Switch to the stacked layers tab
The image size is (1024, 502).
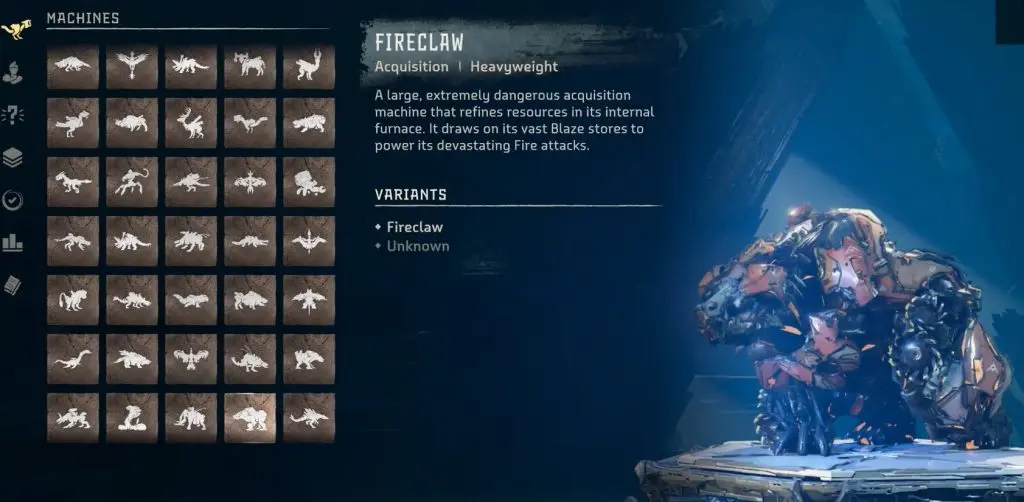pos(14,157)
